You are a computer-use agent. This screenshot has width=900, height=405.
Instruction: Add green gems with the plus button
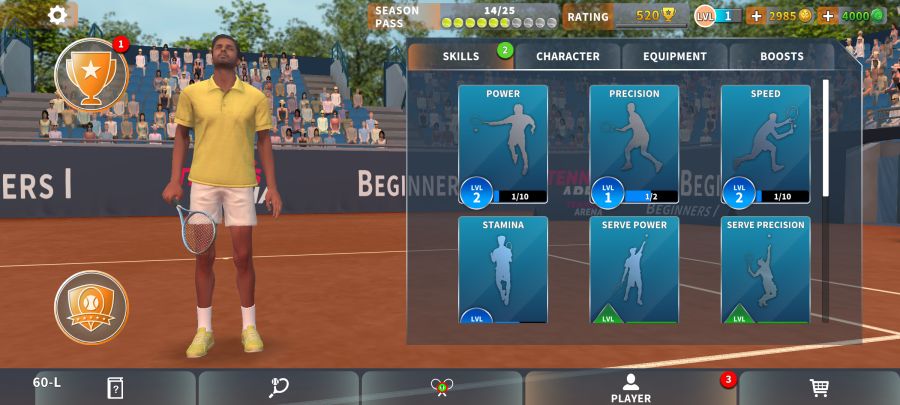(827, 16)
